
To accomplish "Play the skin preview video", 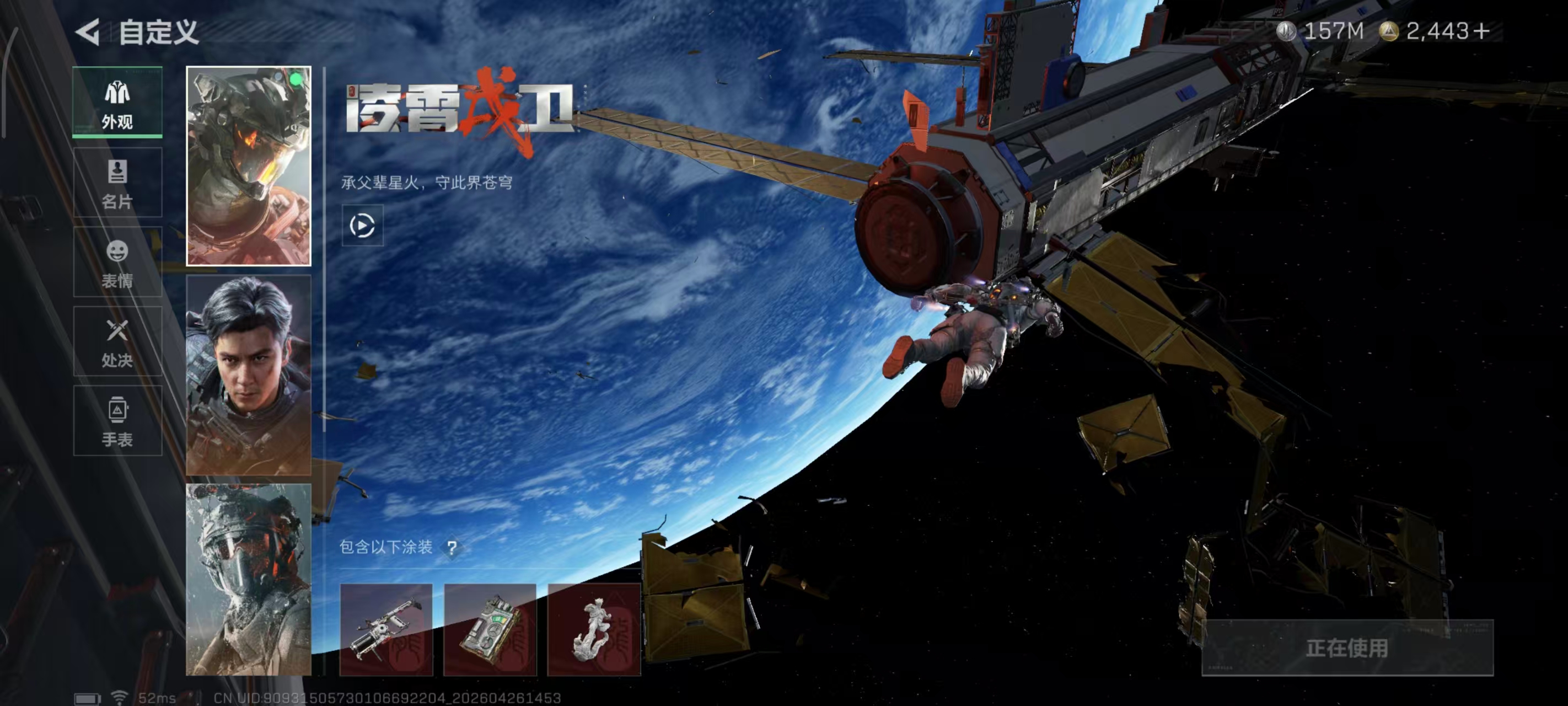I will (362, 226).
